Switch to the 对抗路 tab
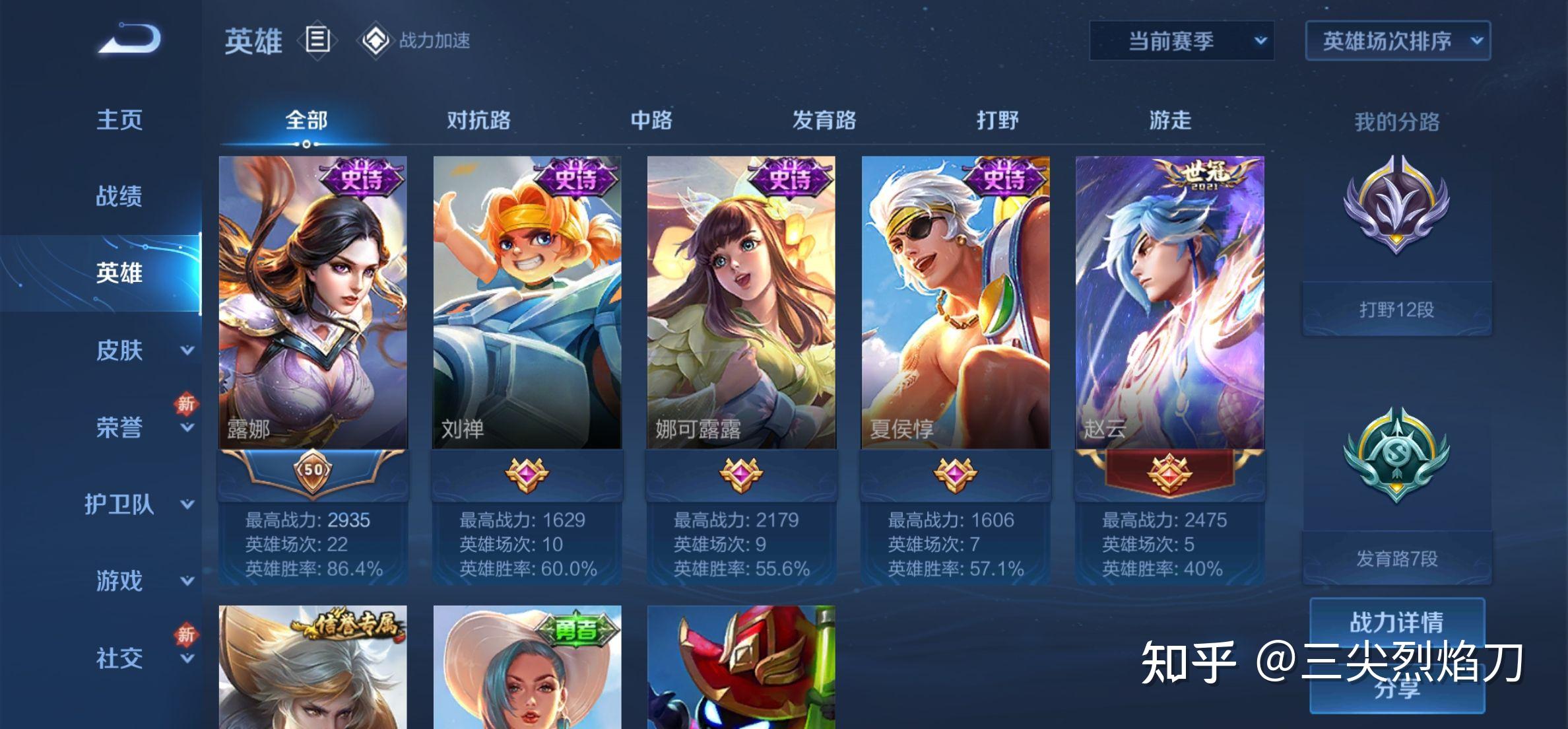1568x729 pixels. 478,120
